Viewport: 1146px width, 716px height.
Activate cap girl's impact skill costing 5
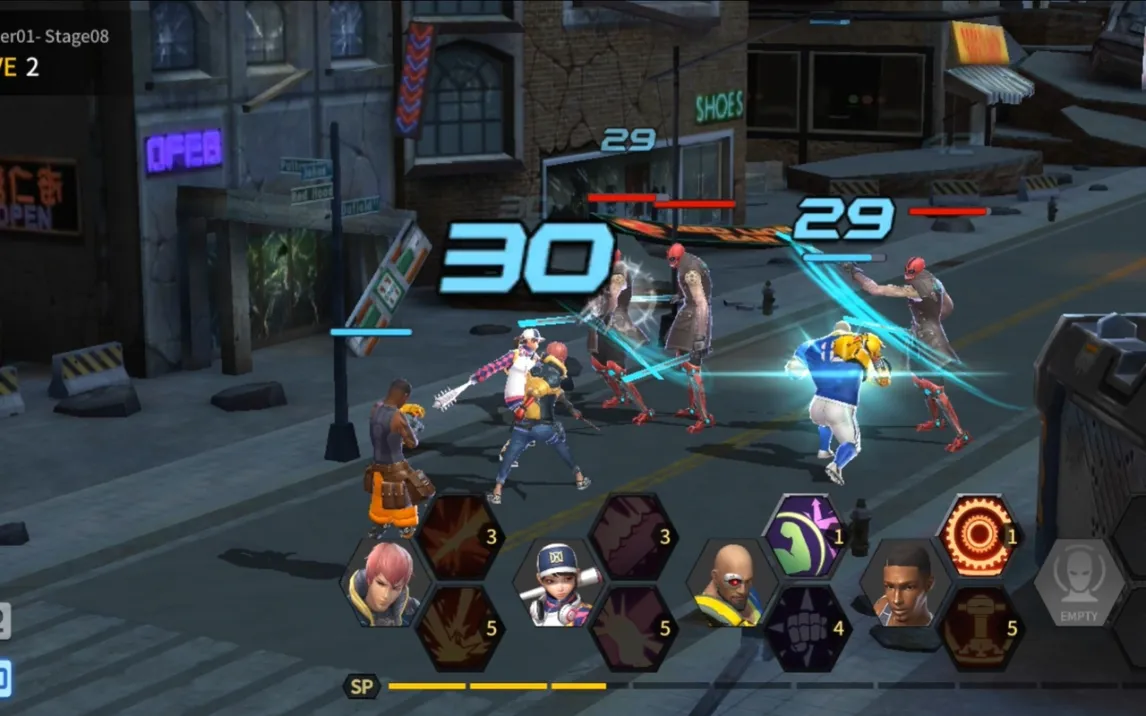click(x=632, y=628)
